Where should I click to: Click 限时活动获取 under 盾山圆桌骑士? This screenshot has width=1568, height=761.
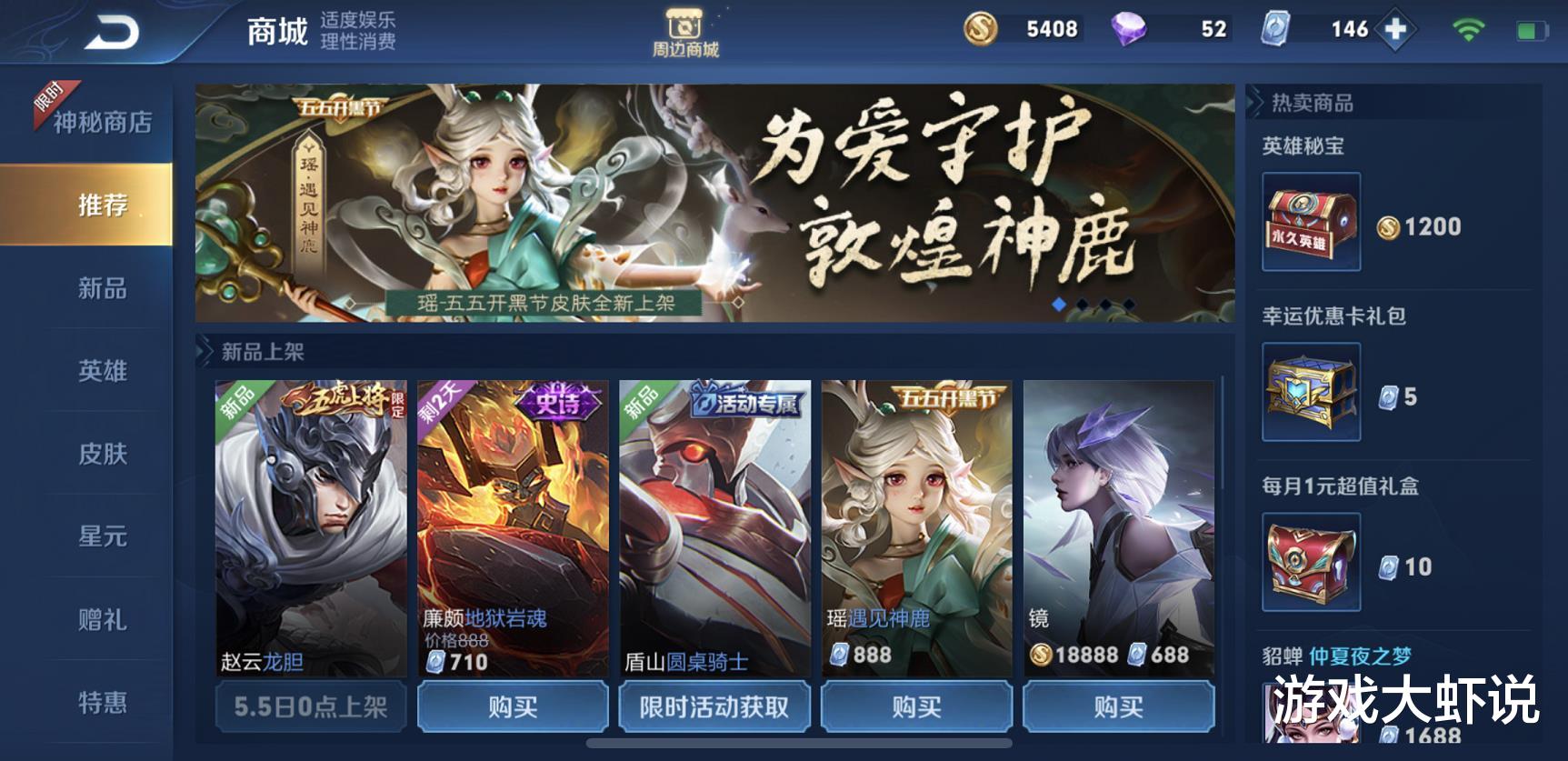[714, 706]
